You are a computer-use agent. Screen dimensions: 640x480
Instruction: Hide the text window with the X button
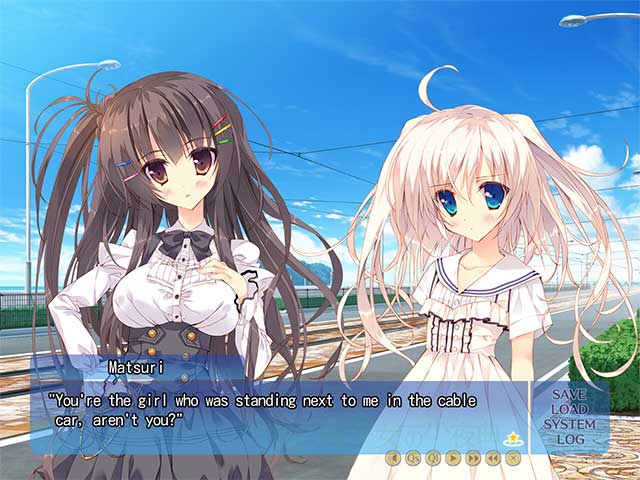point(513,458)
